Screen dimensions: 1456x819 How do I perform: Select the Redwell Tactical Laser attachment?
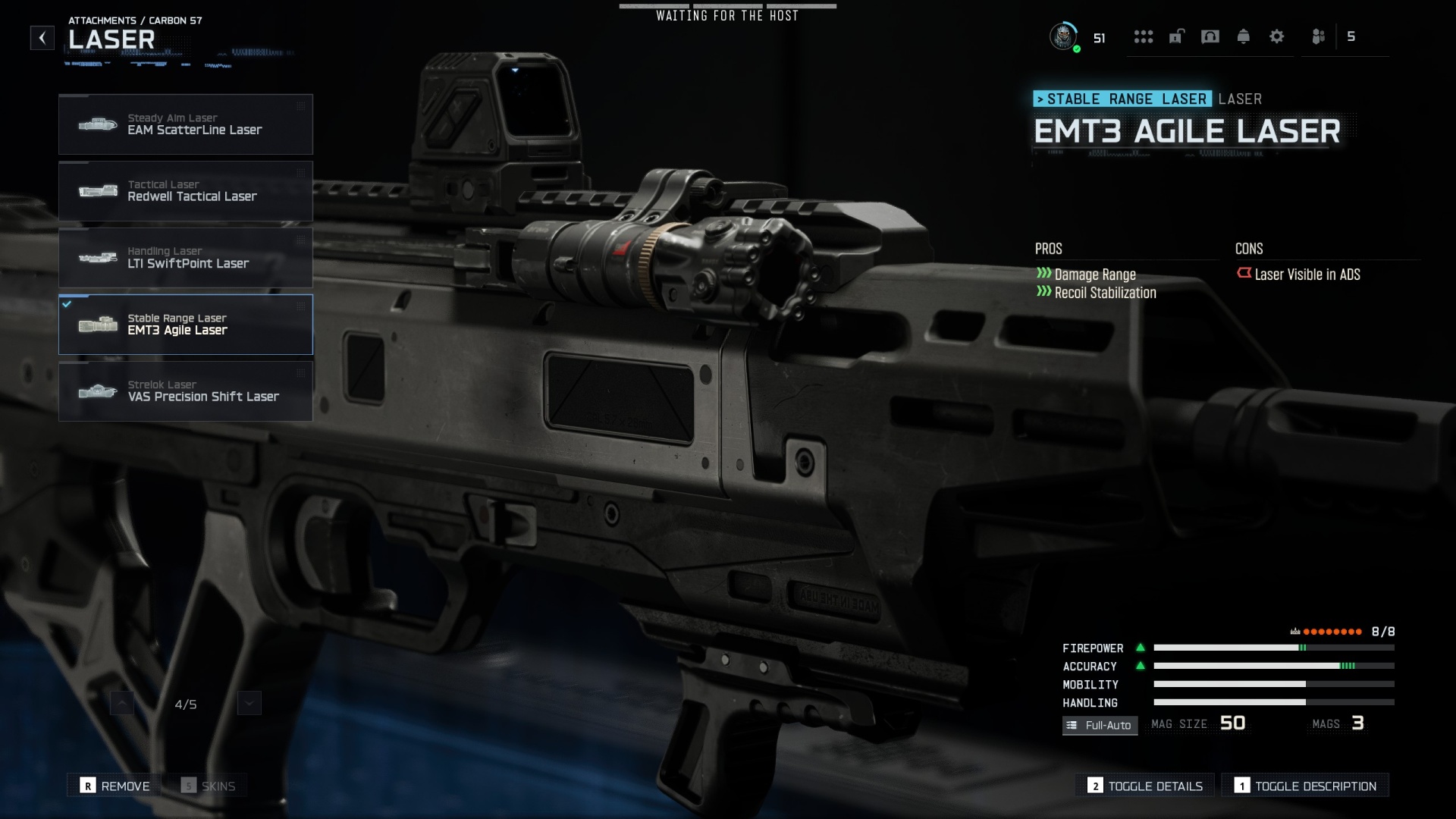point(185,190)
